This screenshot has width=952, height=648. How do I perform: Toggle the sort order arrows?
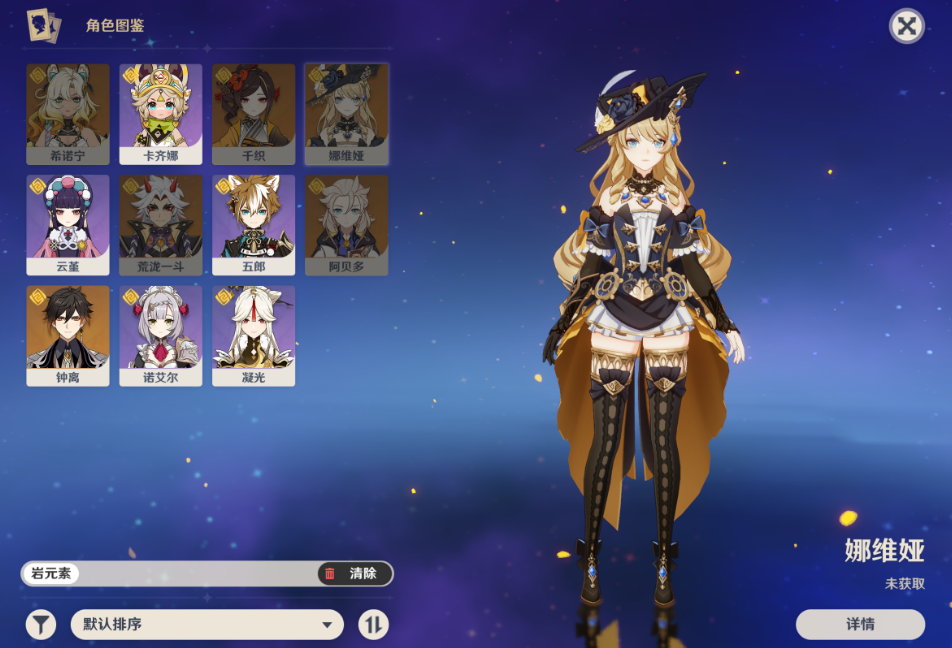pyautogui.click(x=373, y=625)
